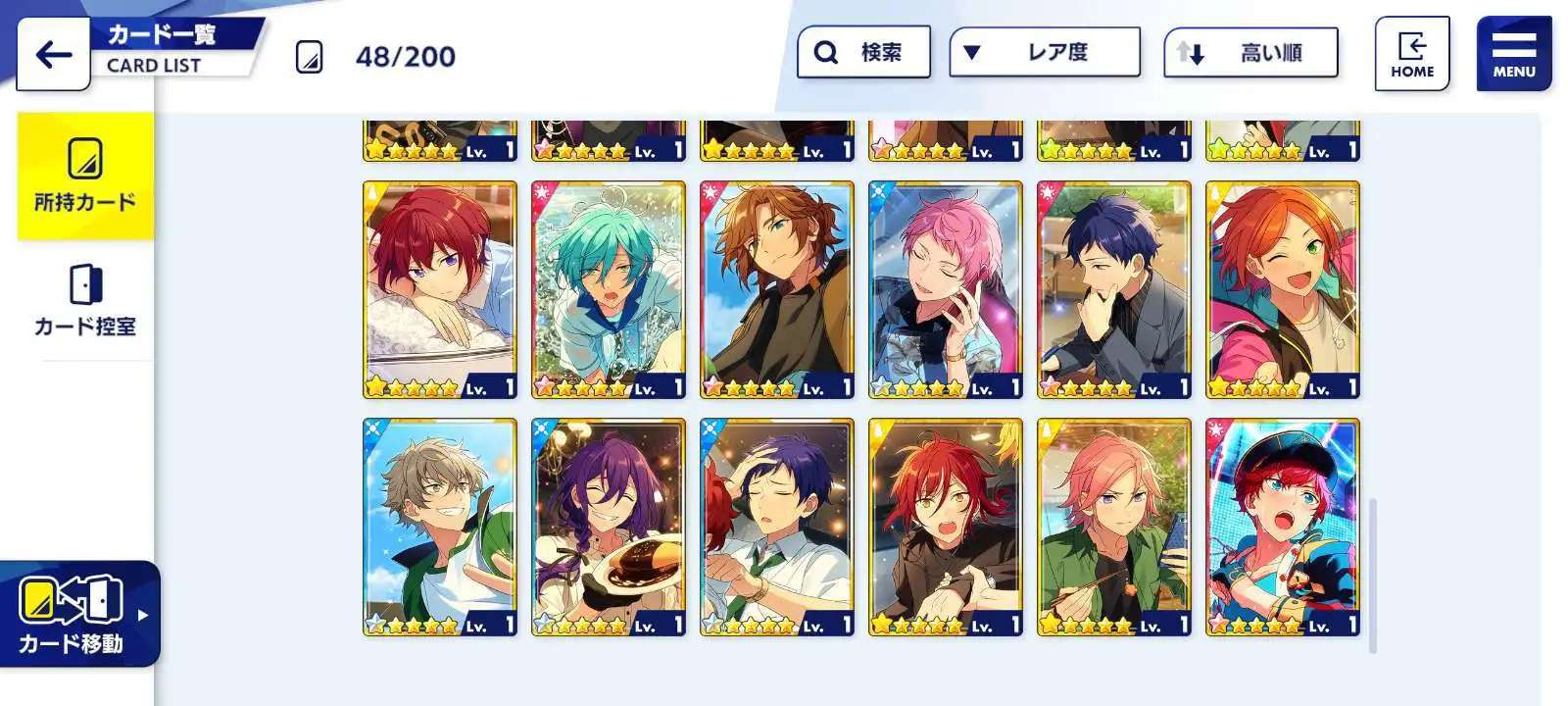Toggle the 高い順 sort order
Image resolution: width=1568 pixels, height=706 pixels.
point(1250,53)
